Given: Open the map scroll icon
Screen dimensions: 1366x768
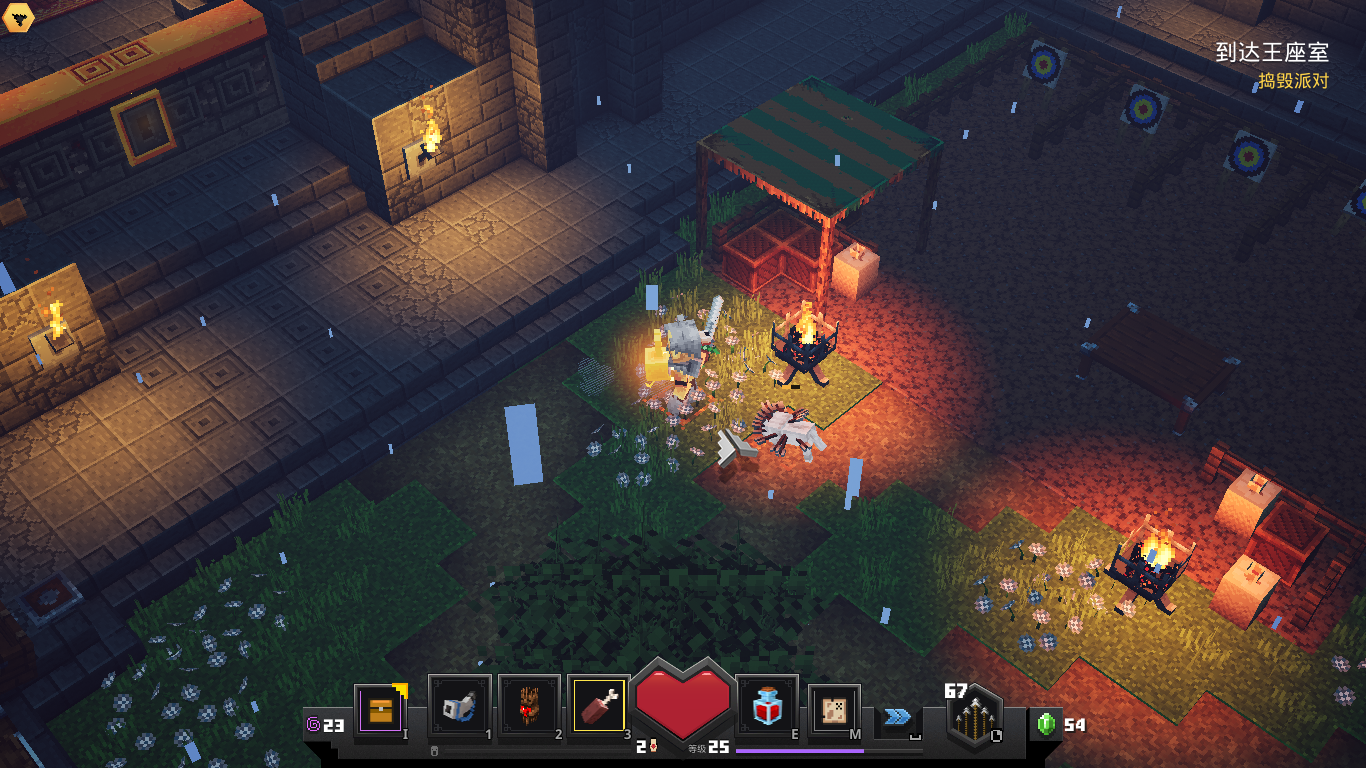Looking at the screenshot, I should coord(834,710).
